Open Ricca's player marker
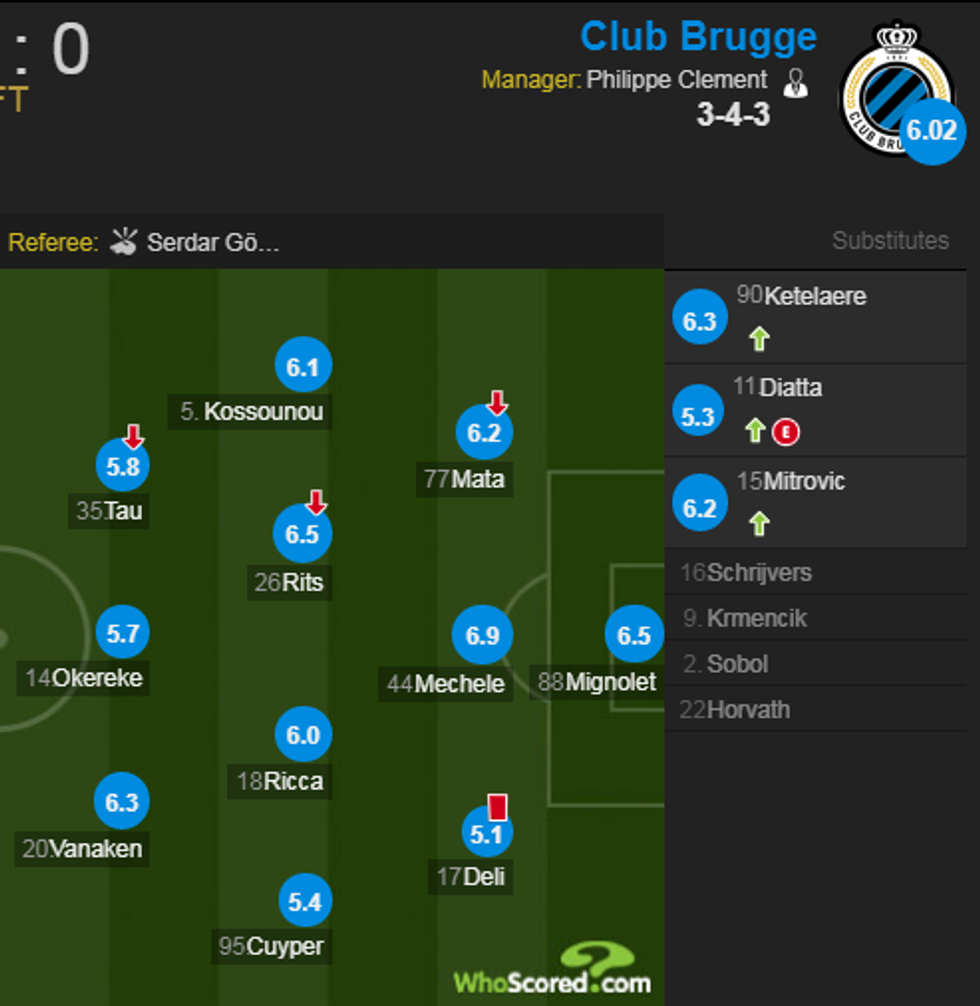Viewport: 980px width, 1006px height. 302,736
